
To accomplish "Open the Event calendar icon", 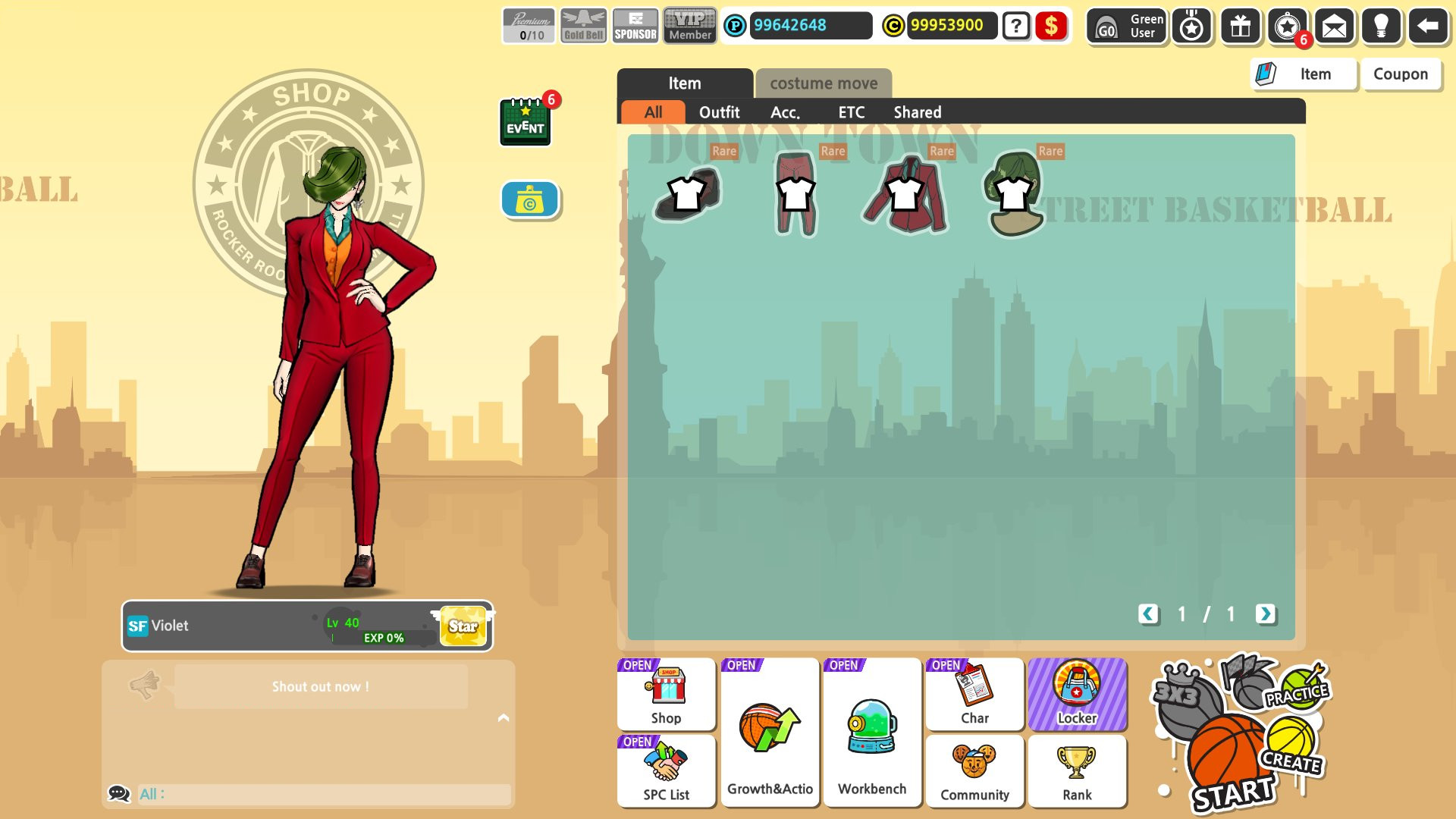I will 526,121.
